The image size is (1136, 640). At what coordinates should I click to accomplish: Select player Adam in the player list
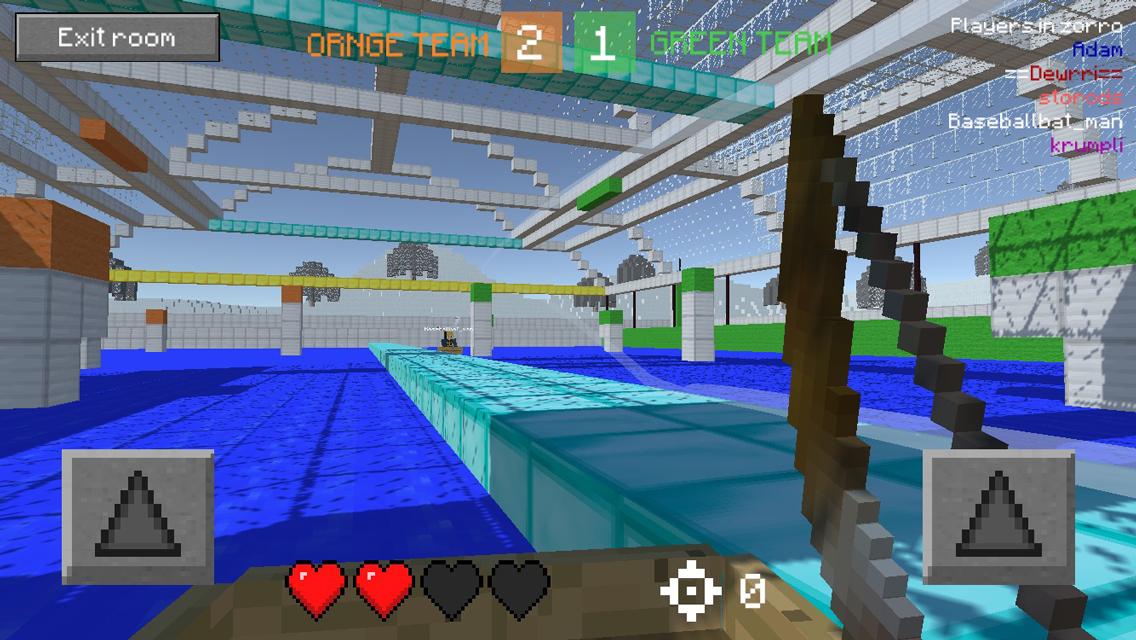(x=1097, y=49)
